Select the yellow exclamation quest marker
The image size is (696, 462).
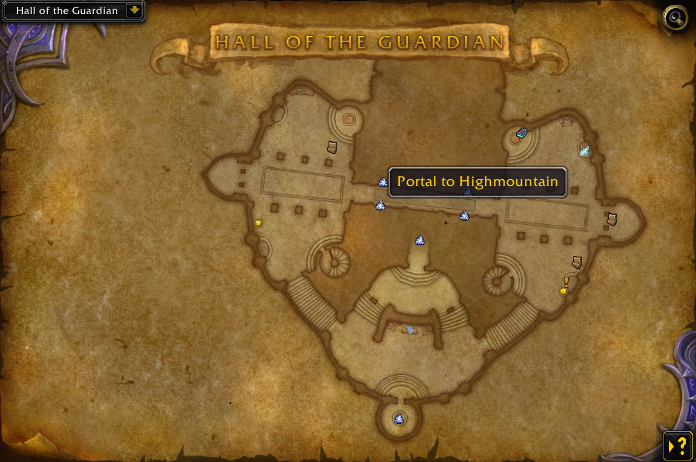(565, 284)
